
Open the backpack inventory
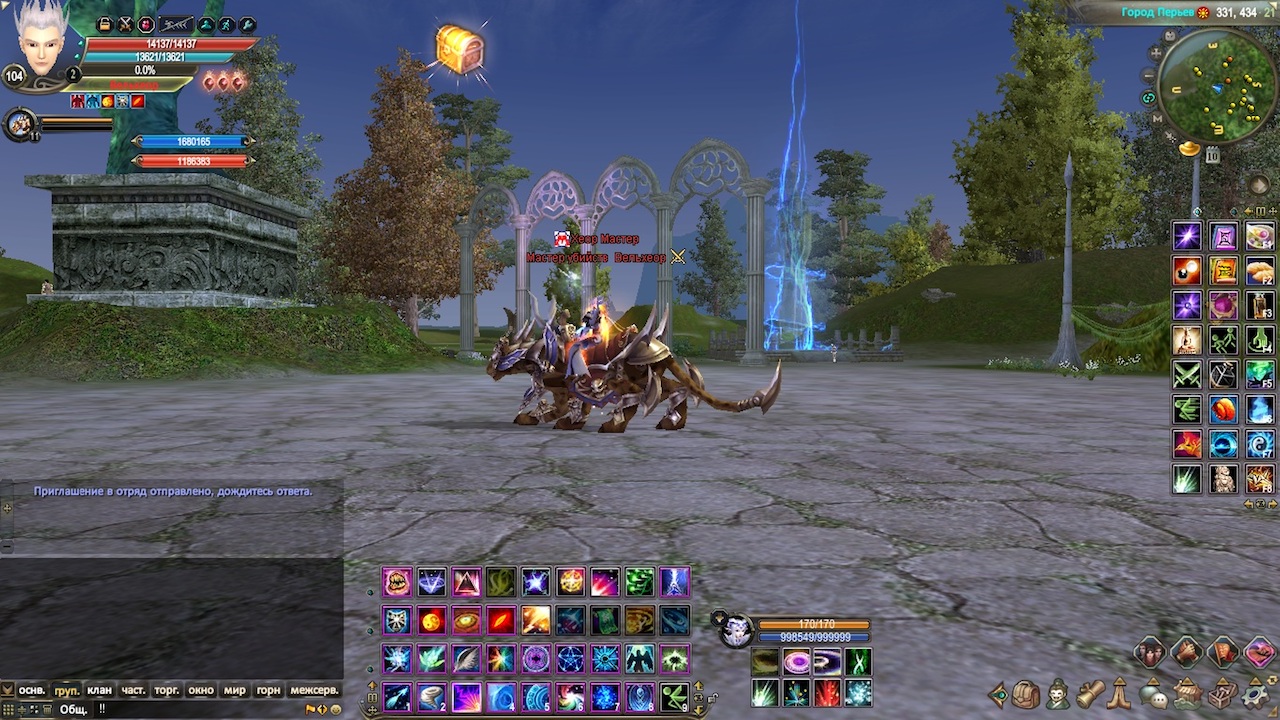pyautogui.click(x=1025, y=693)
